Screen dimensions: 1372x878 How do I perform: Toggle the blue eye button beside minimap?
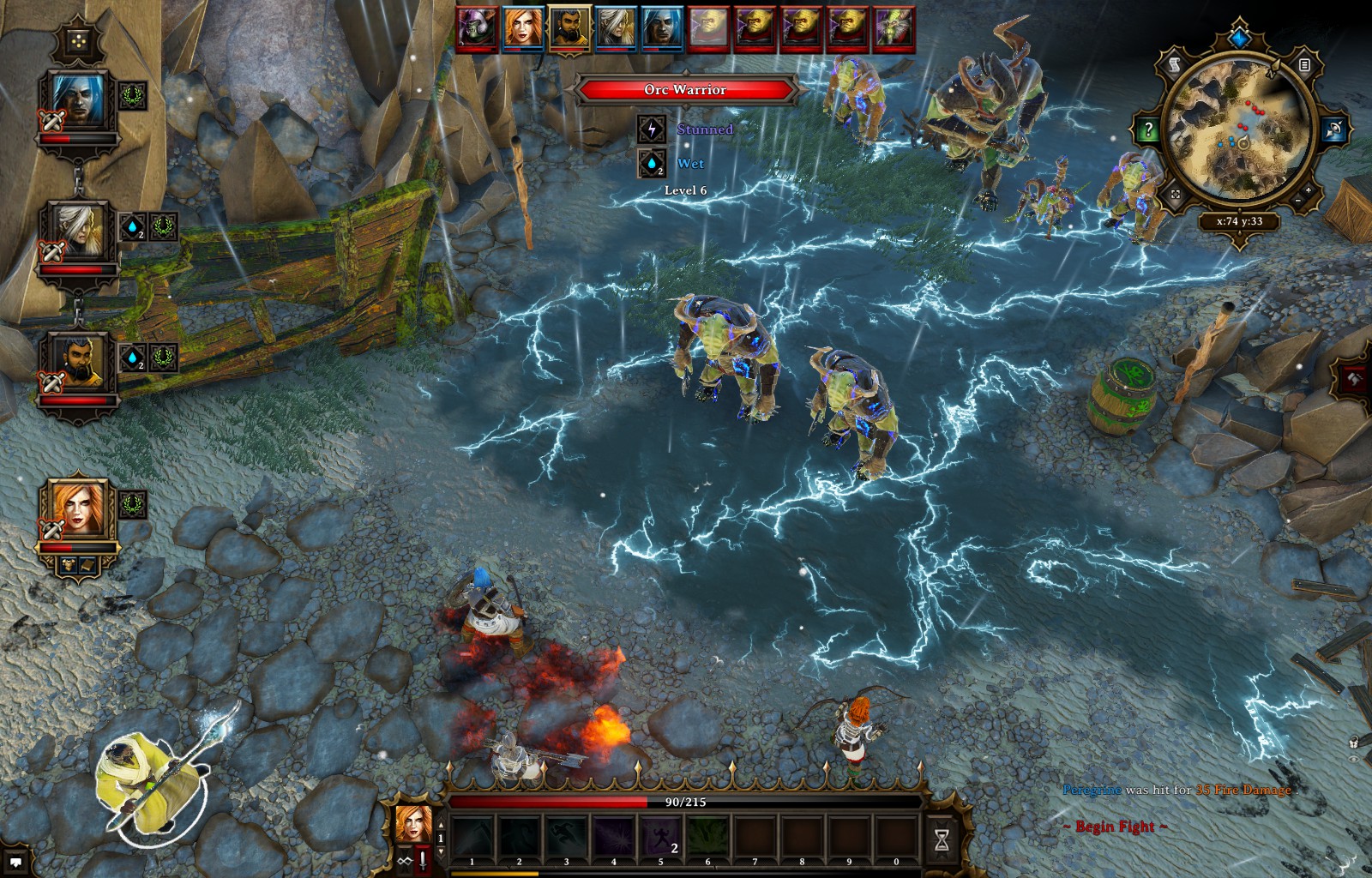(1333, 130)
